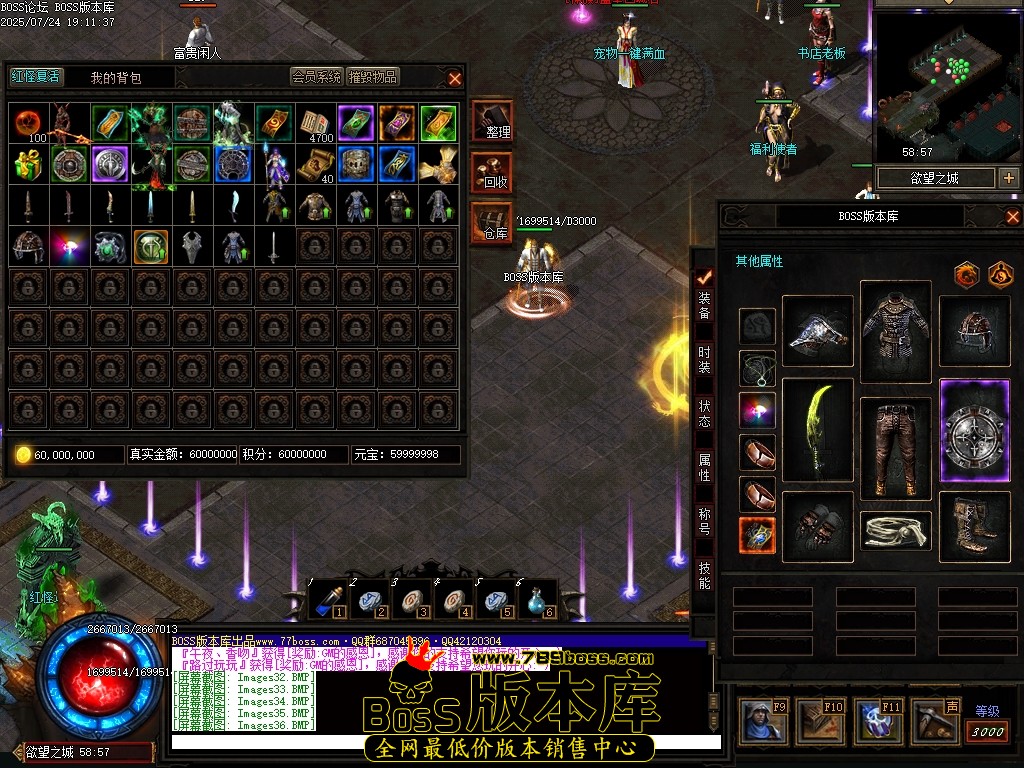
Task: Use the blue potion in hotbar slot 1
Action: 327,600
